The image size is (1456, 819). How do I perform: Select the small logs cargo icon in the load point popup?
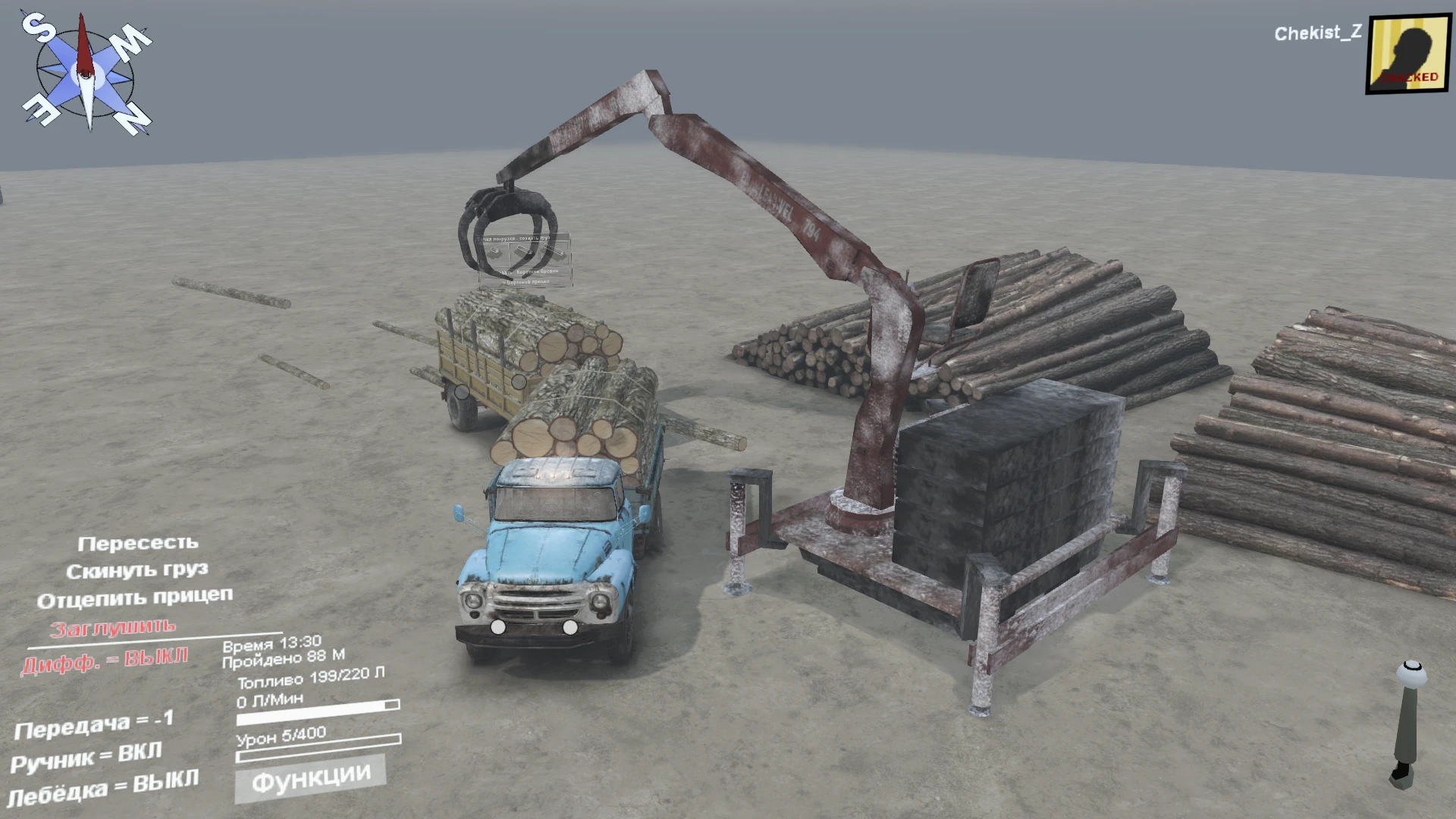click(x=494, y=252)
